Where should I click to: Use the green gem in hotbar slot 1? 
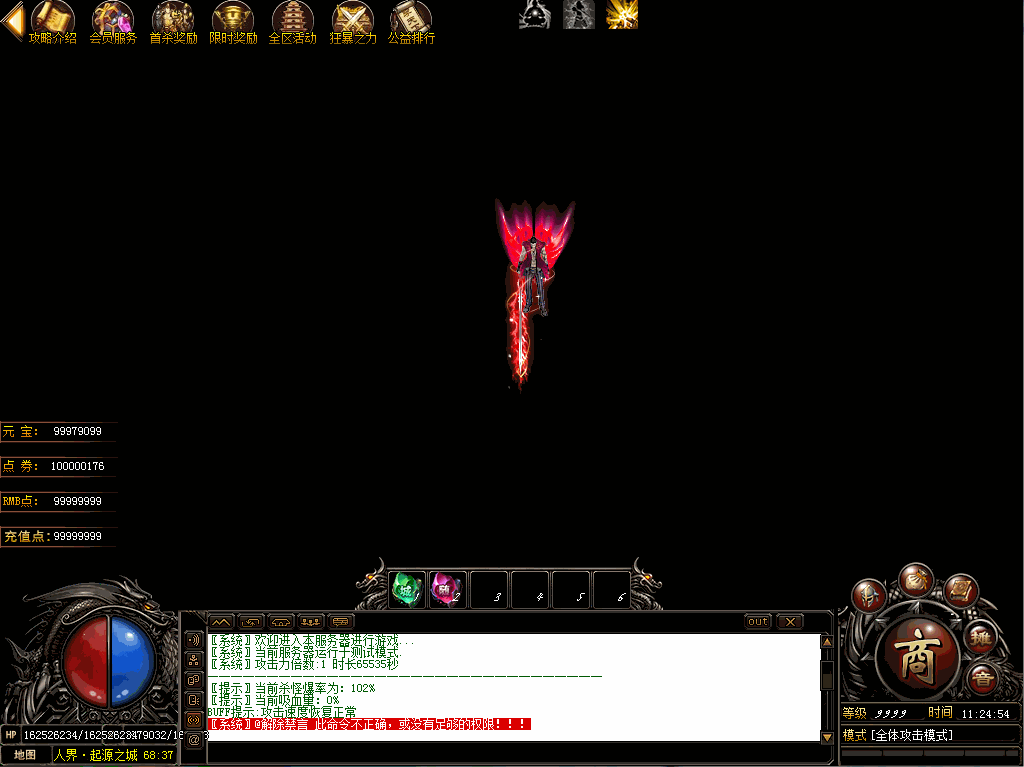tap(407, 589)
